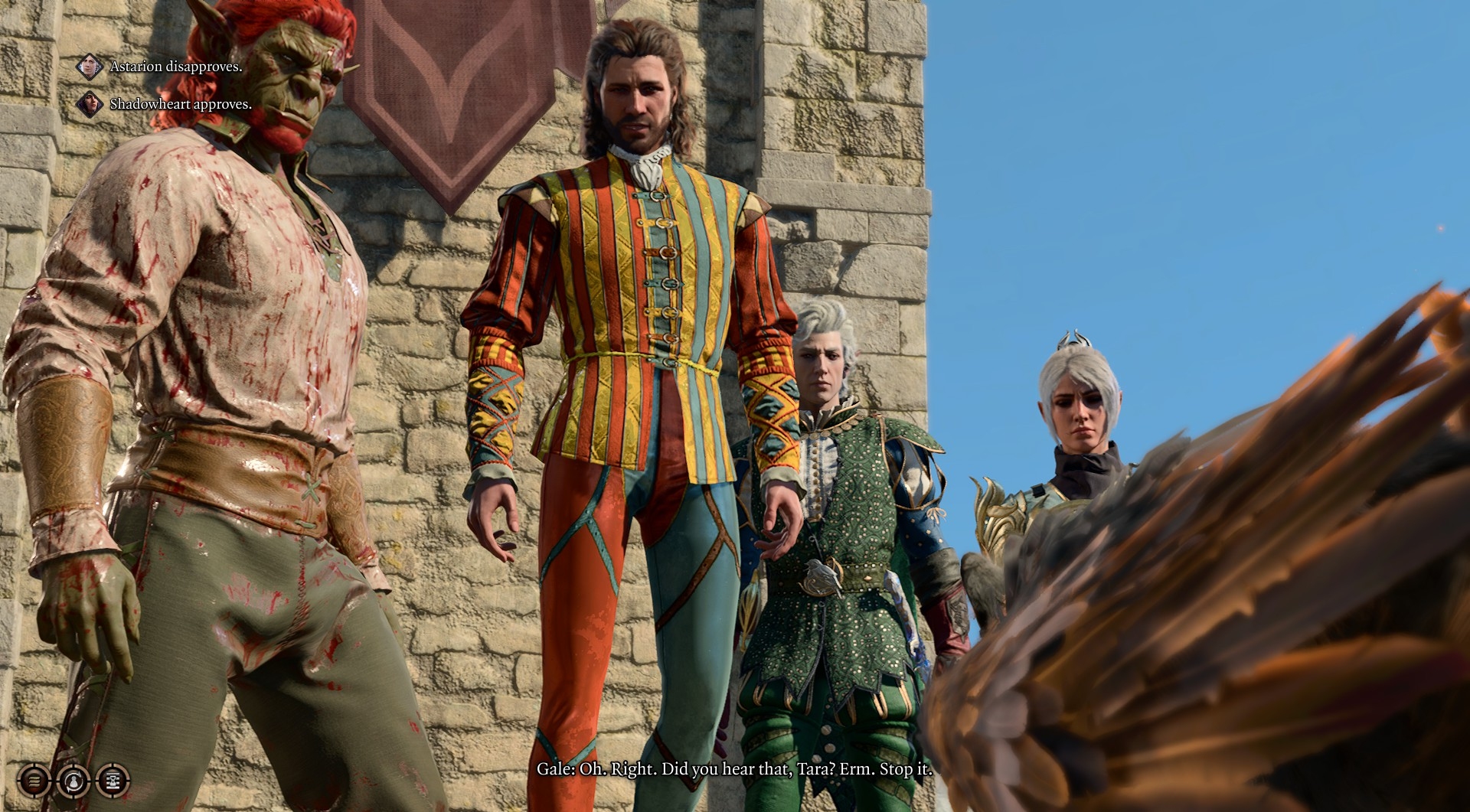Open the dialogue history hourglass button
1470x812 pixels.
click(x=112, y=781)
